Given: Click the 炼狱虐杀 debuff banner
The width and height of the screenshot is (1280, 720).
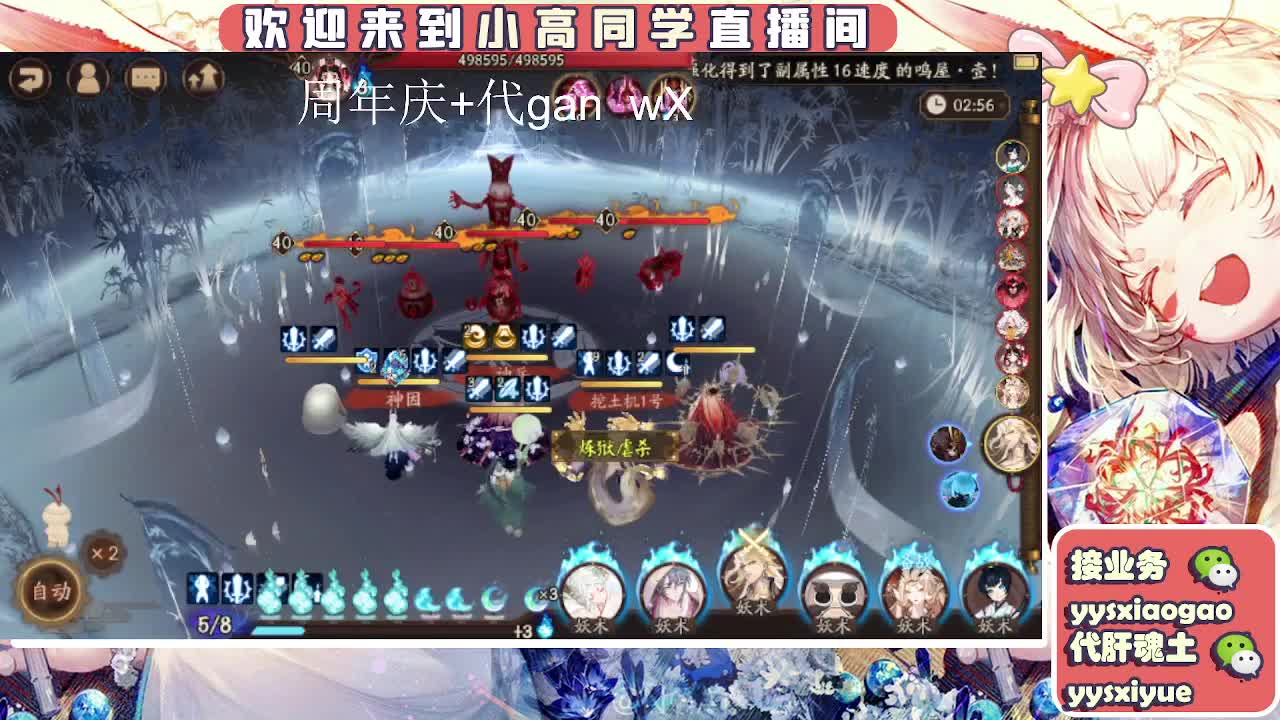Looking at the screenshot, I should [x=614, y=448].
